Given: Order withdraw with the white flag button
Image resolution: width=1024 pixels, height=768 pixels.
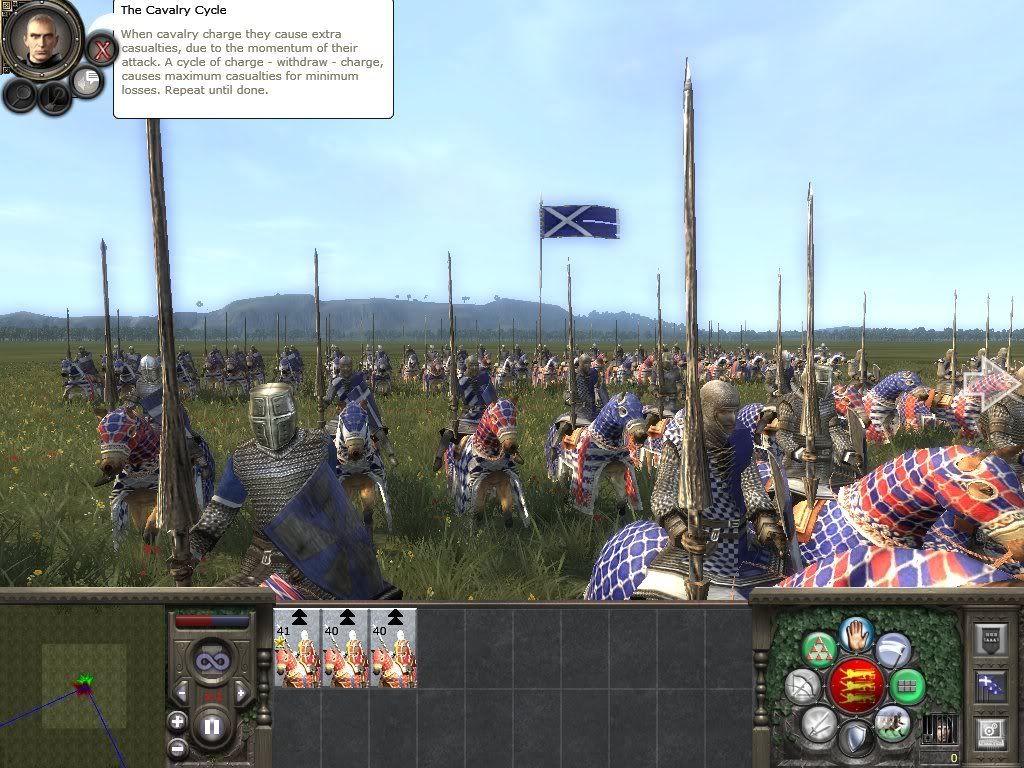Looking at the screenshot, I should [x=893, y=651].
